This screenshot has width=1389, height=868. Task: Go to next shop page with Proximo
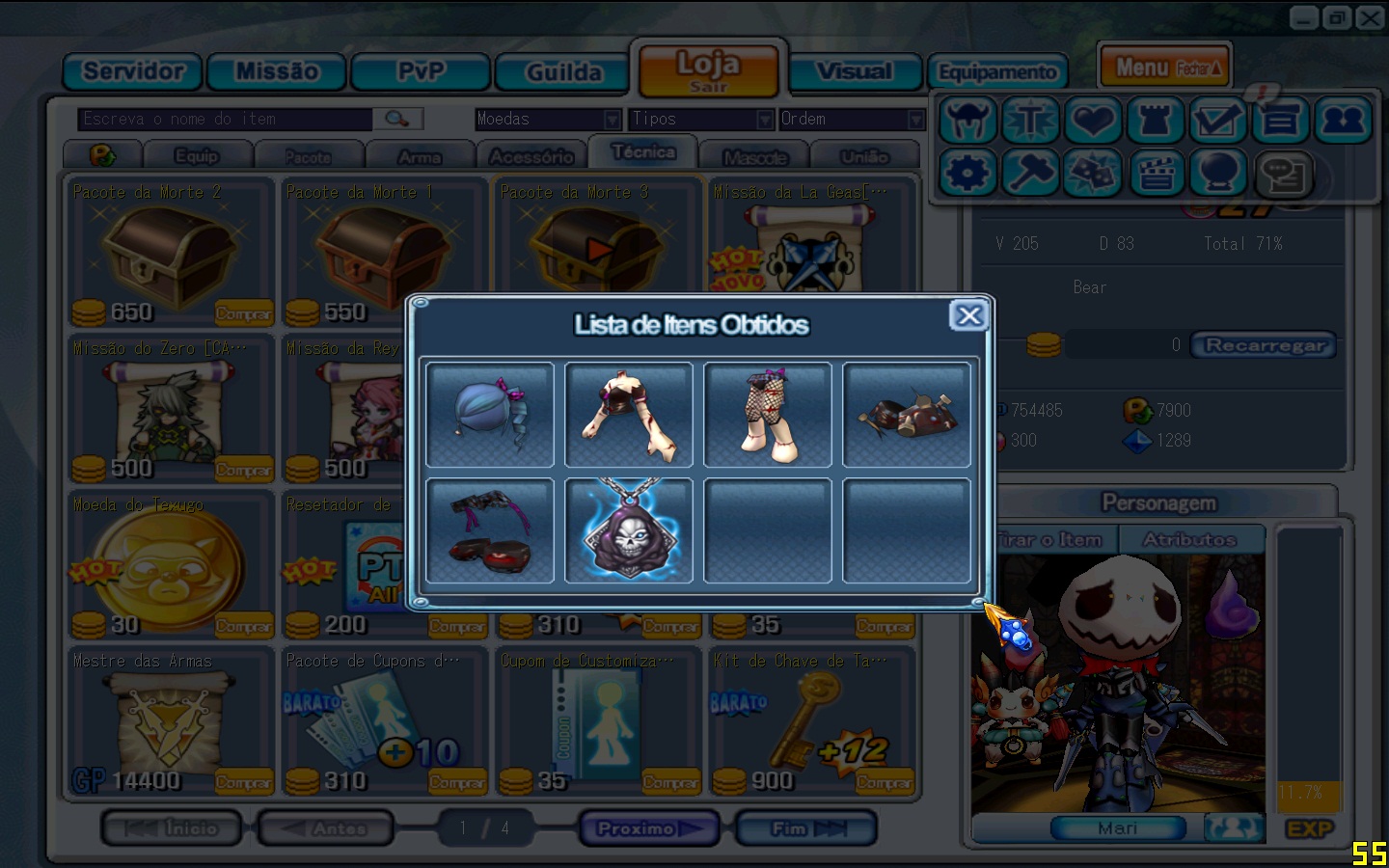click(x=648, y=828)
